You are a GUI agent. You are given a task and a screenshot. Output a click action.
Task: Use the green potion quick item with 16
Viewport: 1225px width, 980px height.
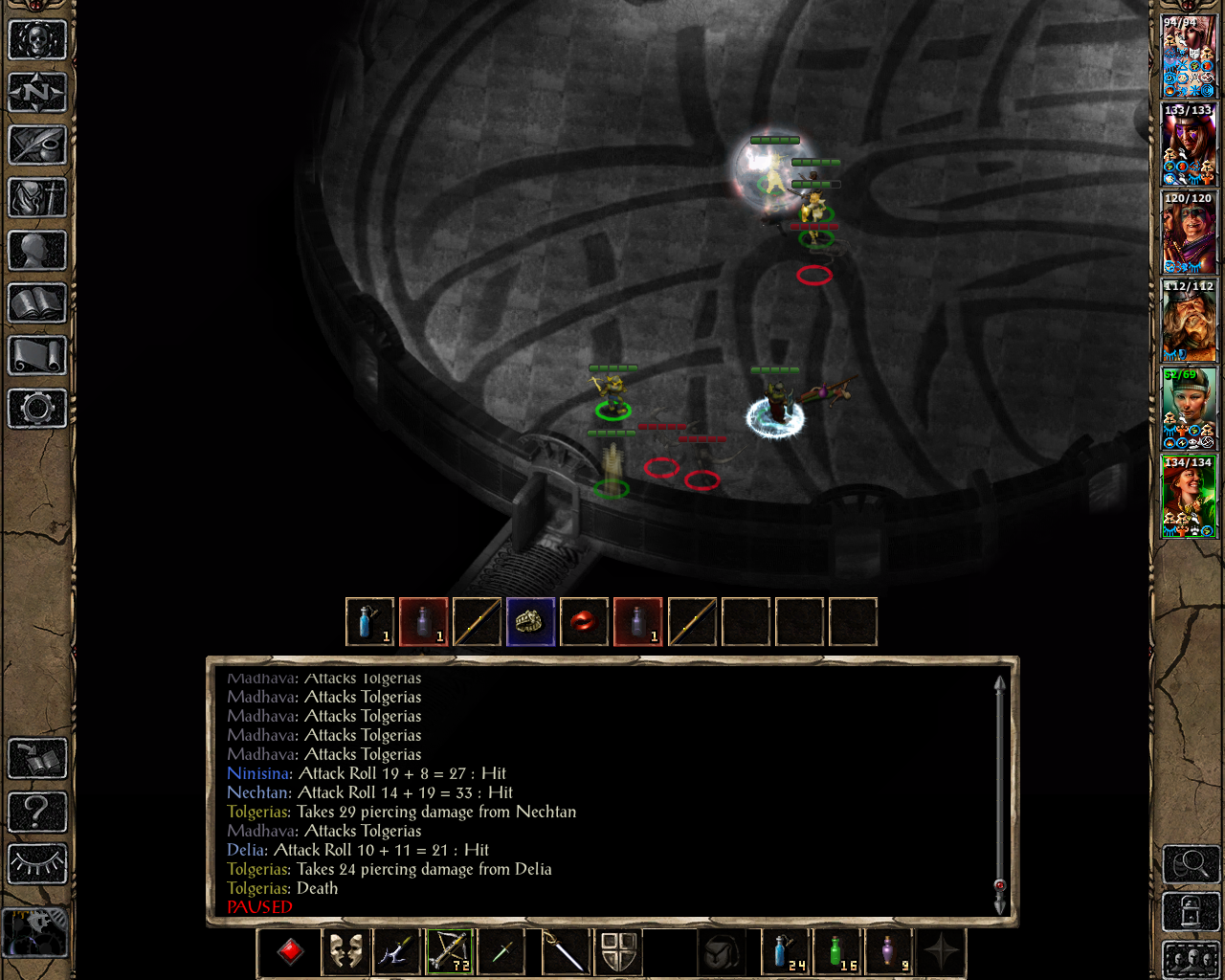click(x=838, y=951)
